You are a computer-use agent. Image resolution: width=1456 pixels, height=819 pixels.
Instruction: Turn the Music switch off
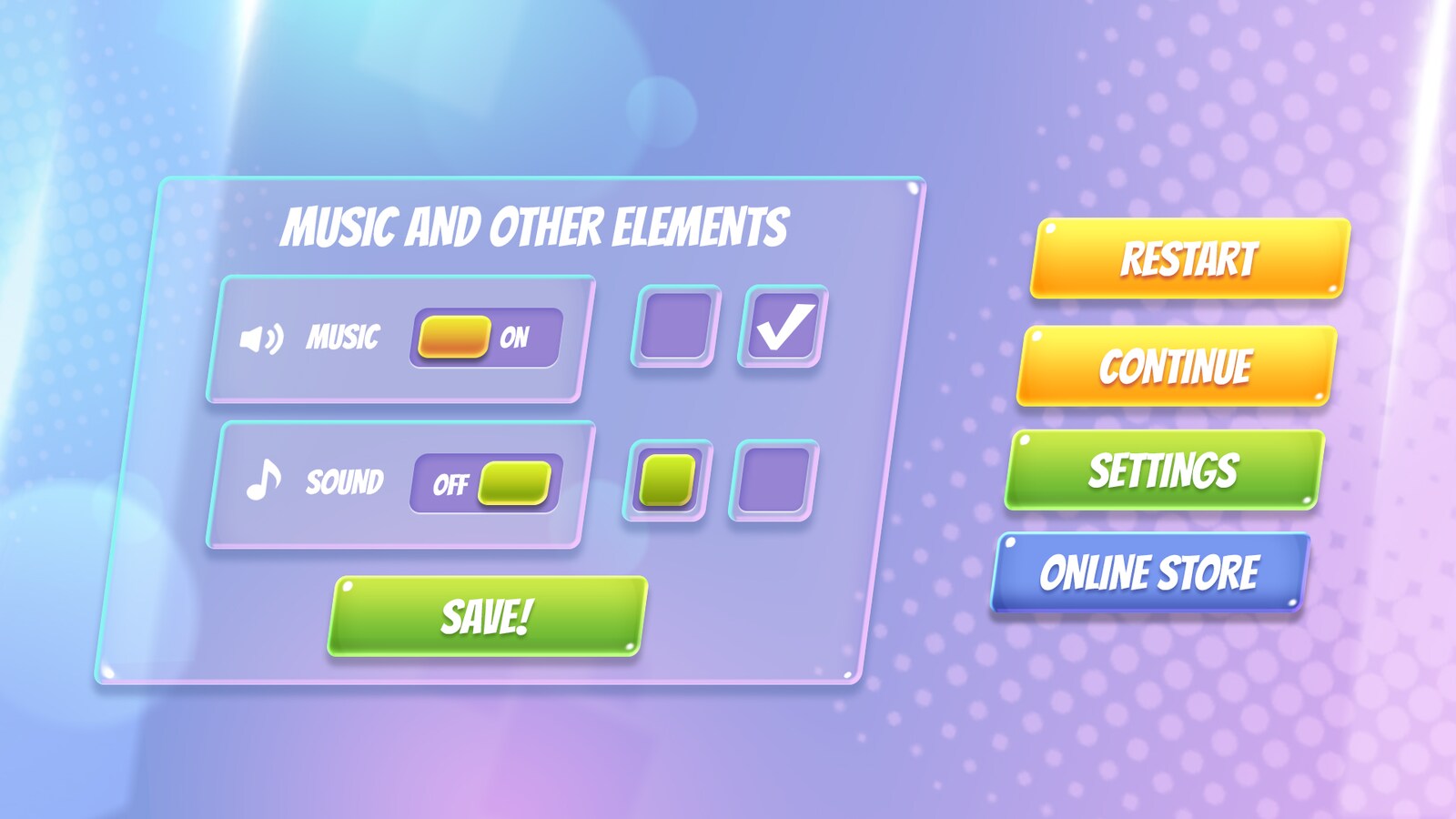[x=485, y=337]
